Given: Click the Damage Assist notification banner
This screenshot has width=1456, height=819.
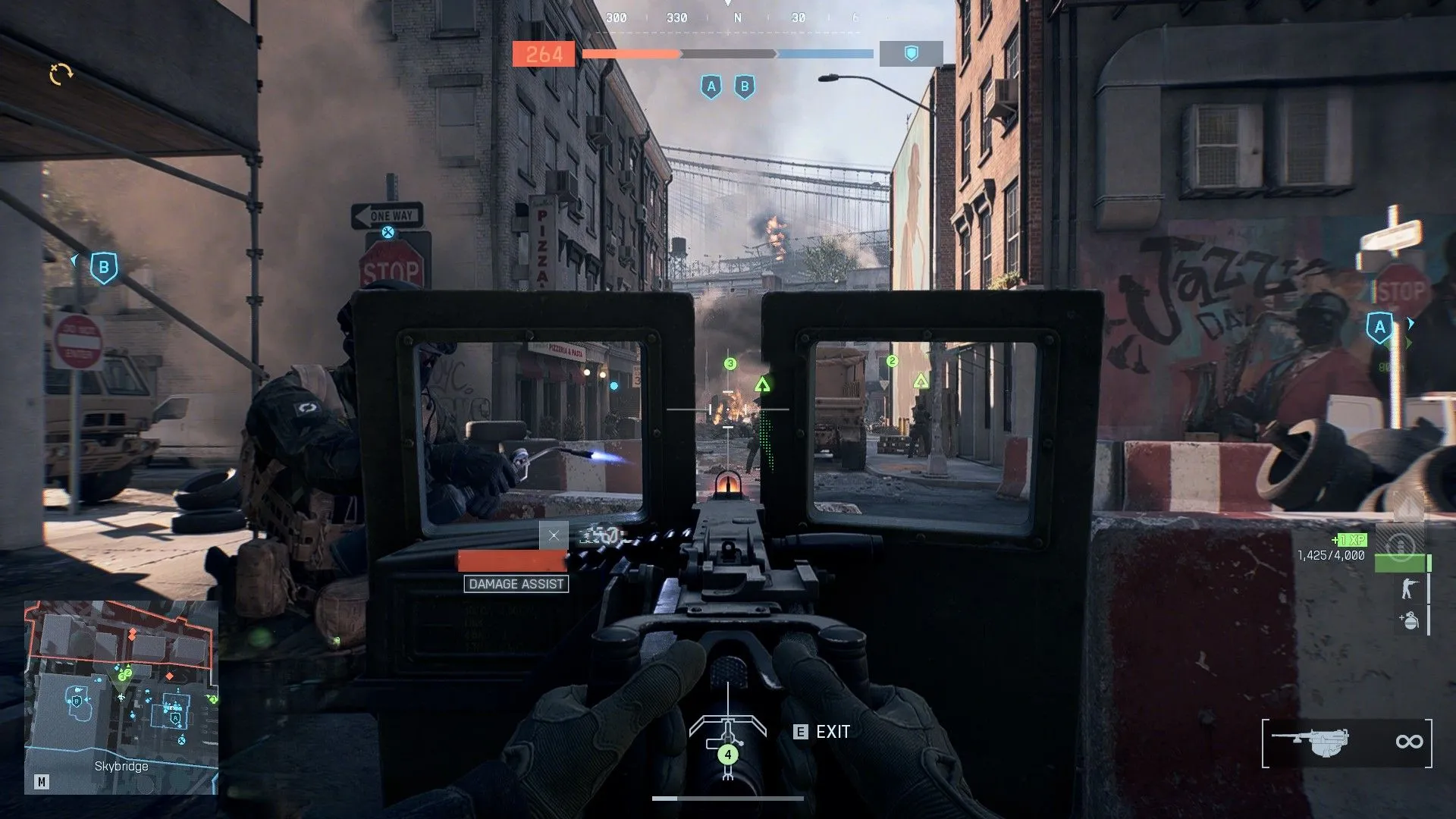Looking at the screenshot, I should tap(516, 584).
